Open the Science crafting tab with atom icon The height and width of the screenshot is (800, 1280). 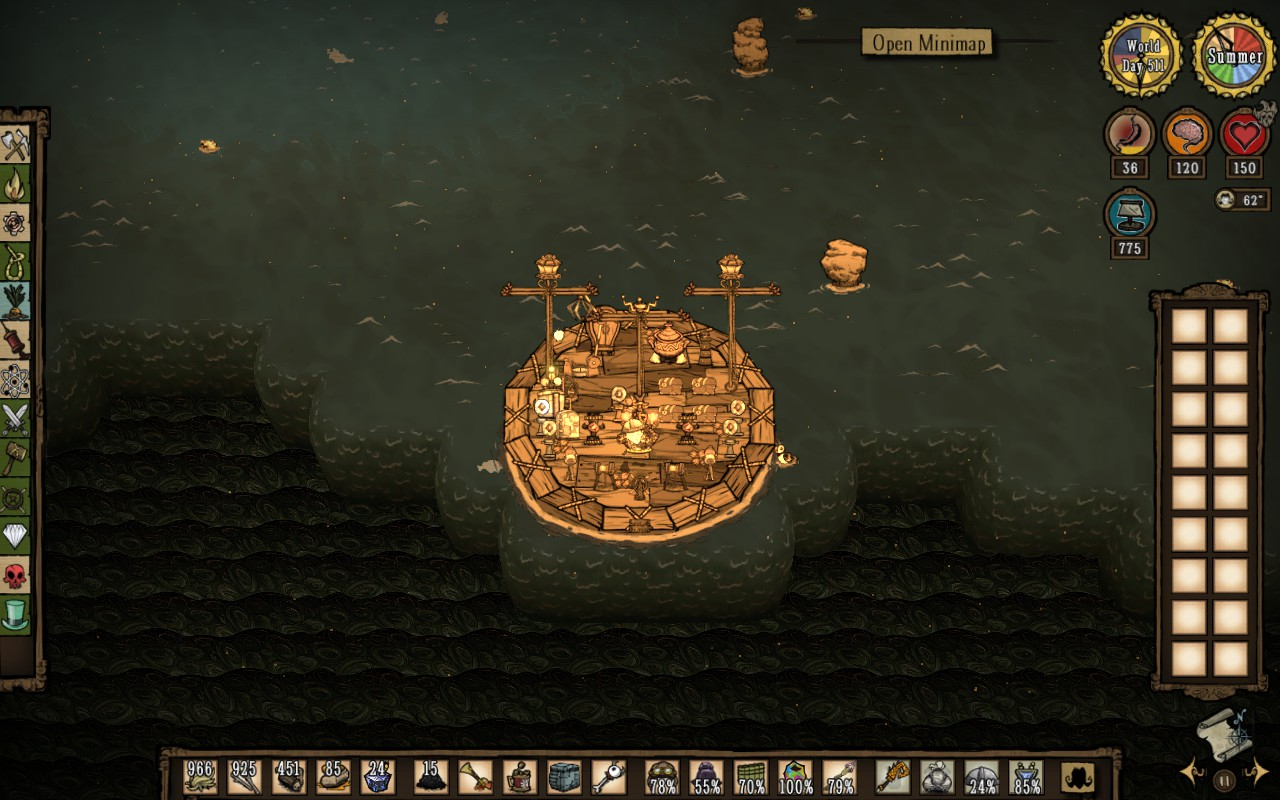pyautogui.click(x=15, y=380)
